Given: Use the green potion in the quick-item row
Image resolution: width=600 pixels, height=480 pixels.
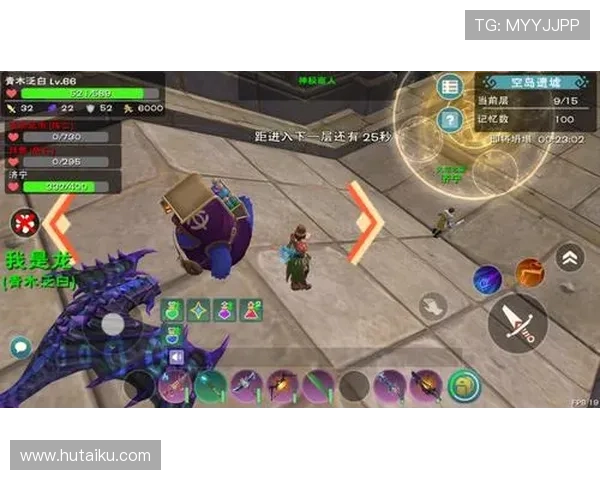Looking at the screenshot, I should pyautogui.click(x=171, y=311).
